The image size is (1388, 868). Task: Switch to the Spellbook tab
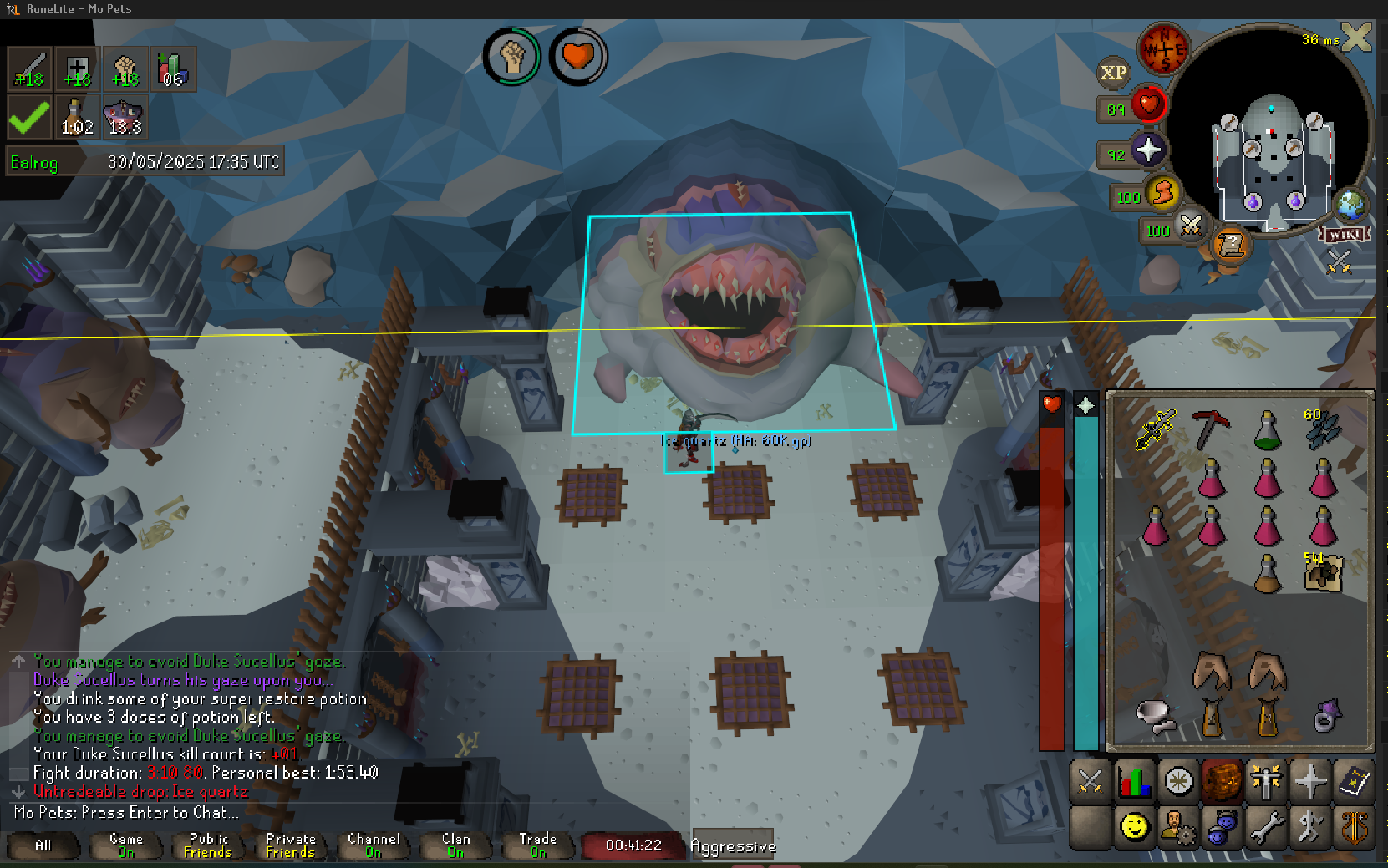tap(1354, 782)
